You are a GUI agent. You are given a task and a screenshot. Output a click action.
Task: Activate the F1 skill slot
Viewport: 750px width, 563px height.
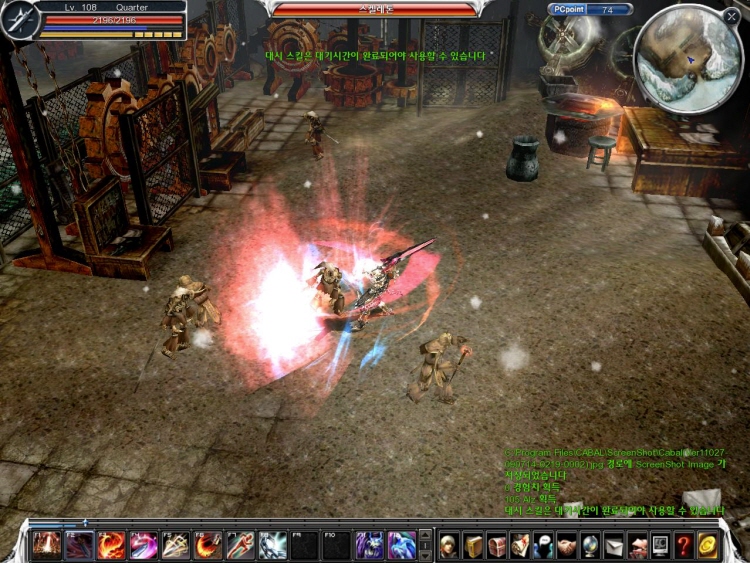point(46,545)
